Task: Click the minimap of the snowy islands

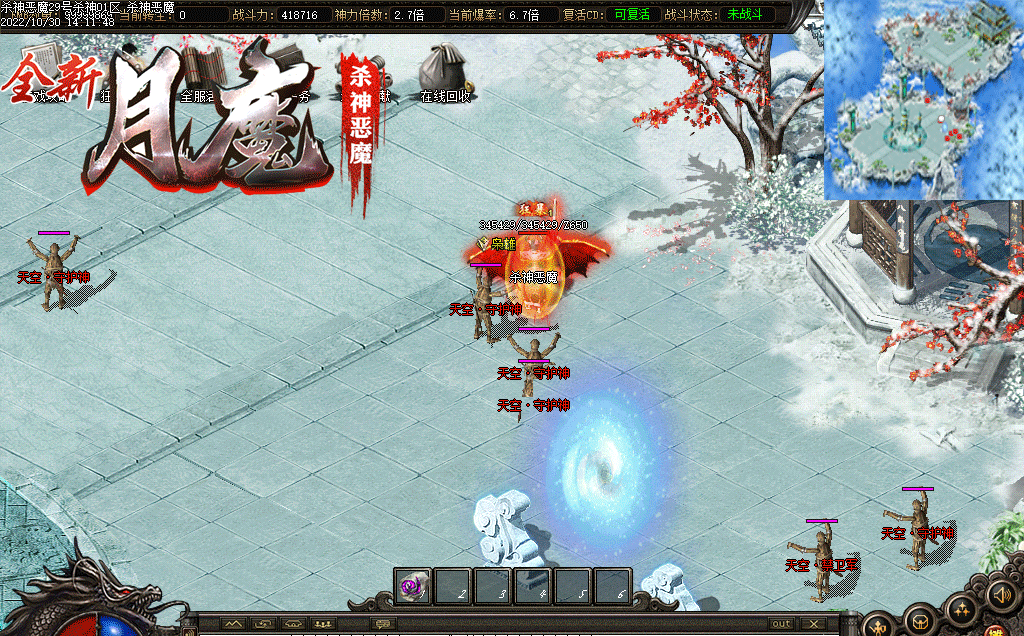Action: [922, 100]
